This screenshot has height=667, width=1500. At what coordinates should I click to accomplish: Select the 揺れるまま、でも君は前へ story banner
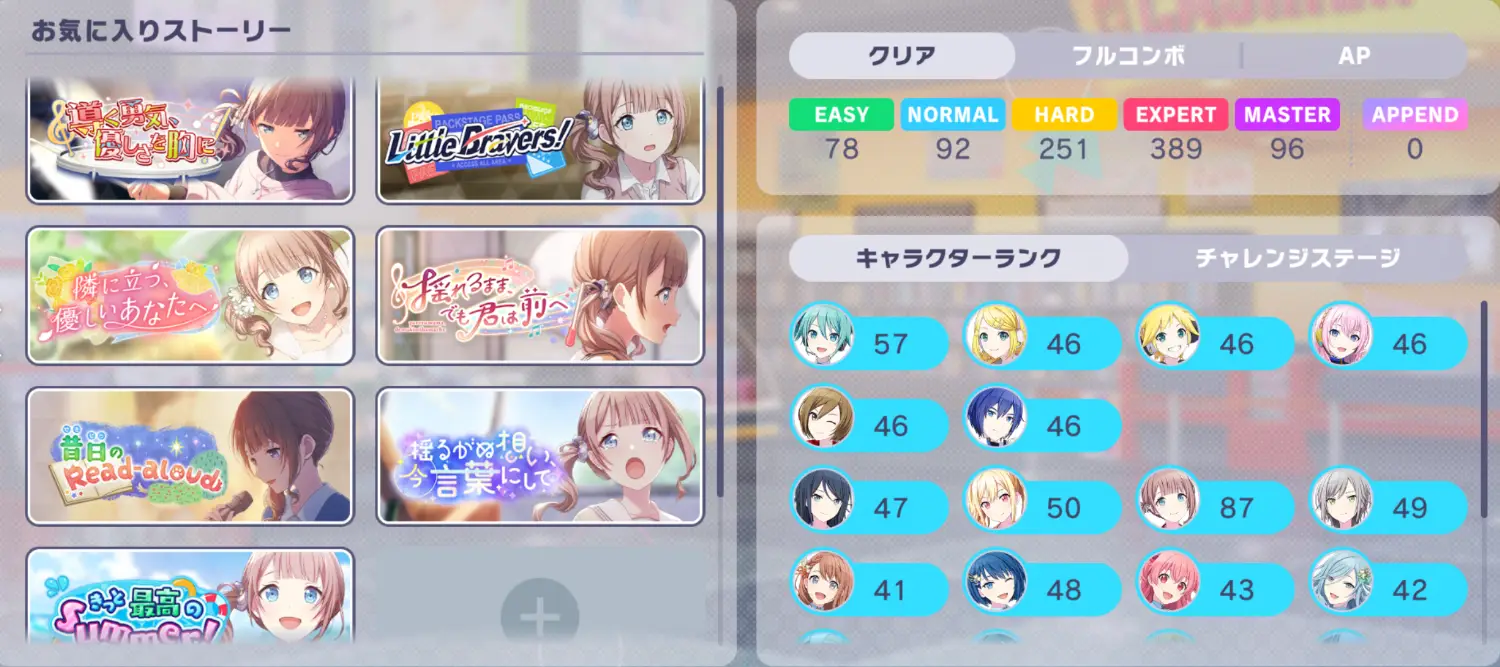[x=540, y=296]
